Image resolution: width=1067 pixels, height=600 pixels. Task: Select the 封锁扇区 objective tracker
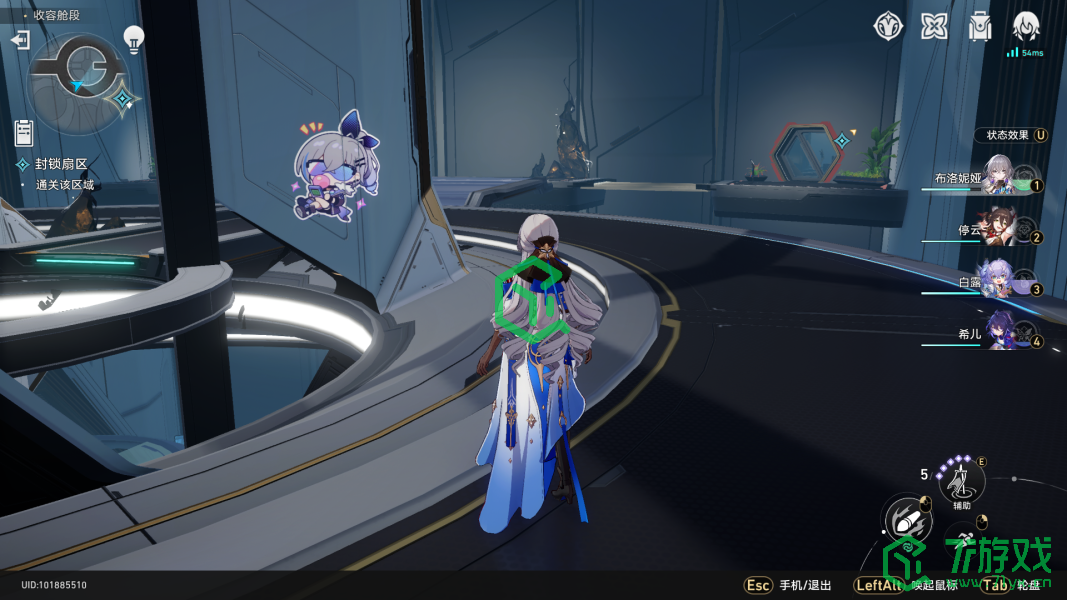61,164
